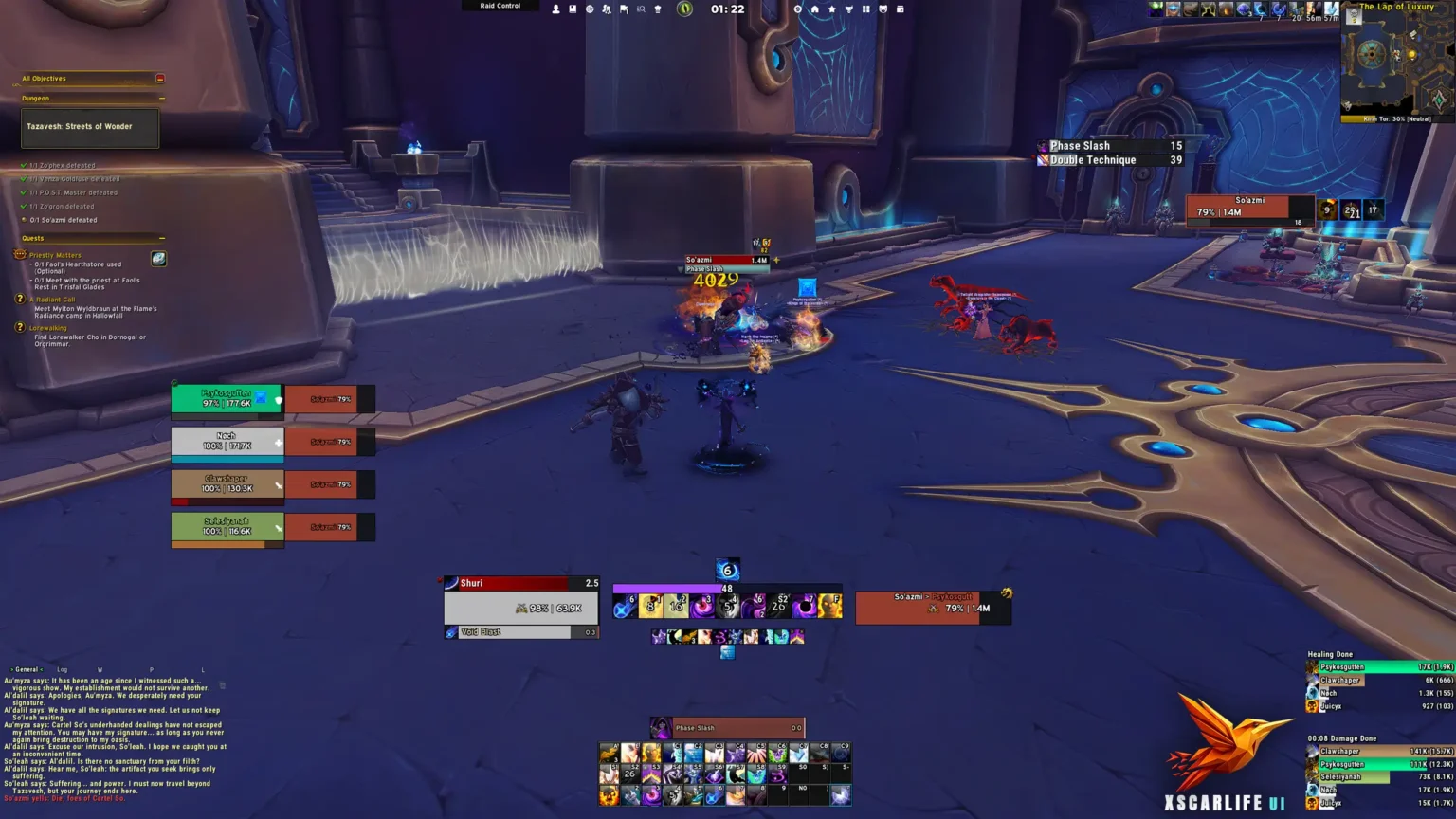Collapse the Quests section
This screenshot has width=1456, height=819.
(161, 238)
